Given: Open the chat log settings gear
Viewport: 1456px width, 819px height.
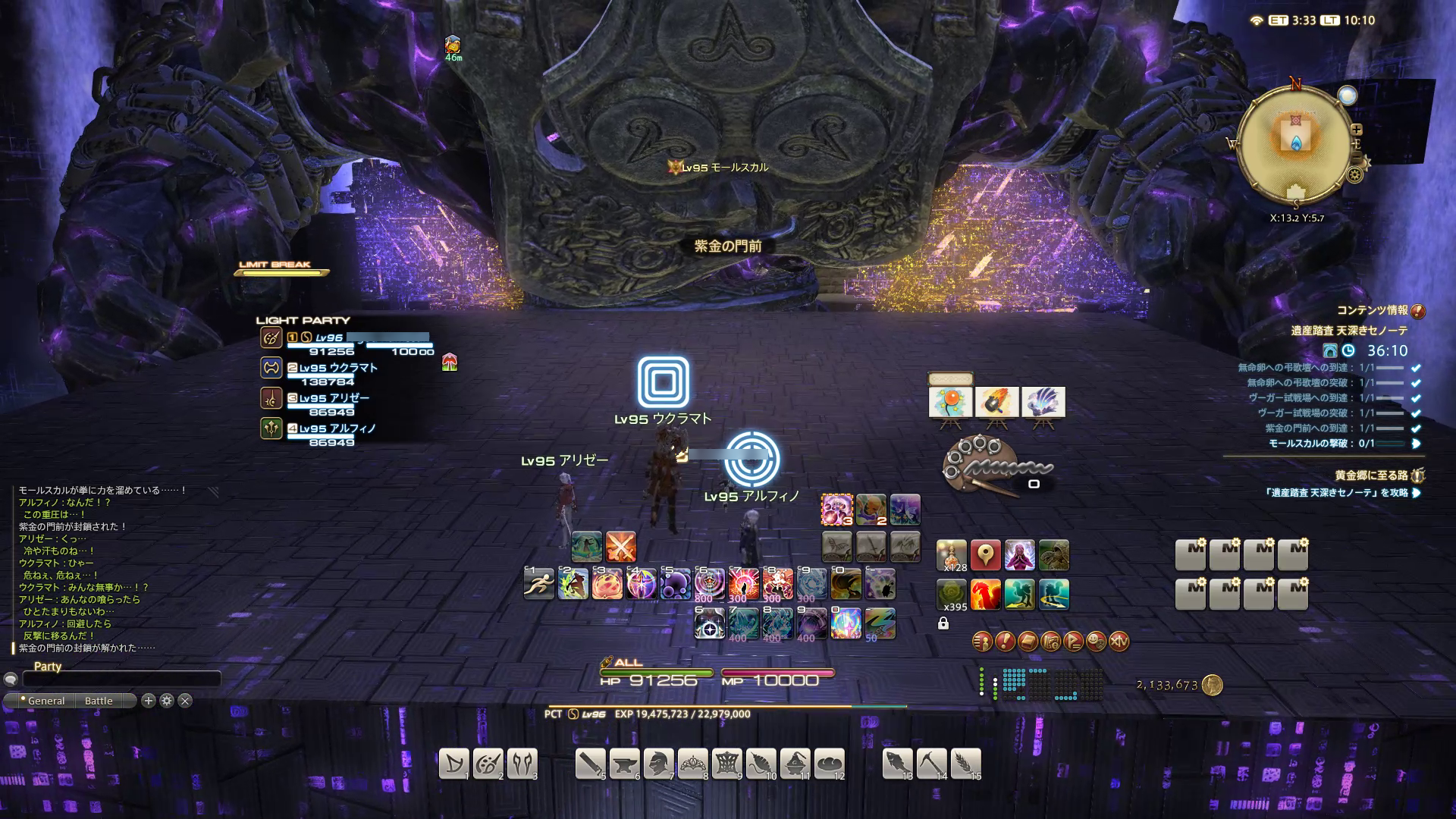Looking at the screenshot, I should click(167, 701).
